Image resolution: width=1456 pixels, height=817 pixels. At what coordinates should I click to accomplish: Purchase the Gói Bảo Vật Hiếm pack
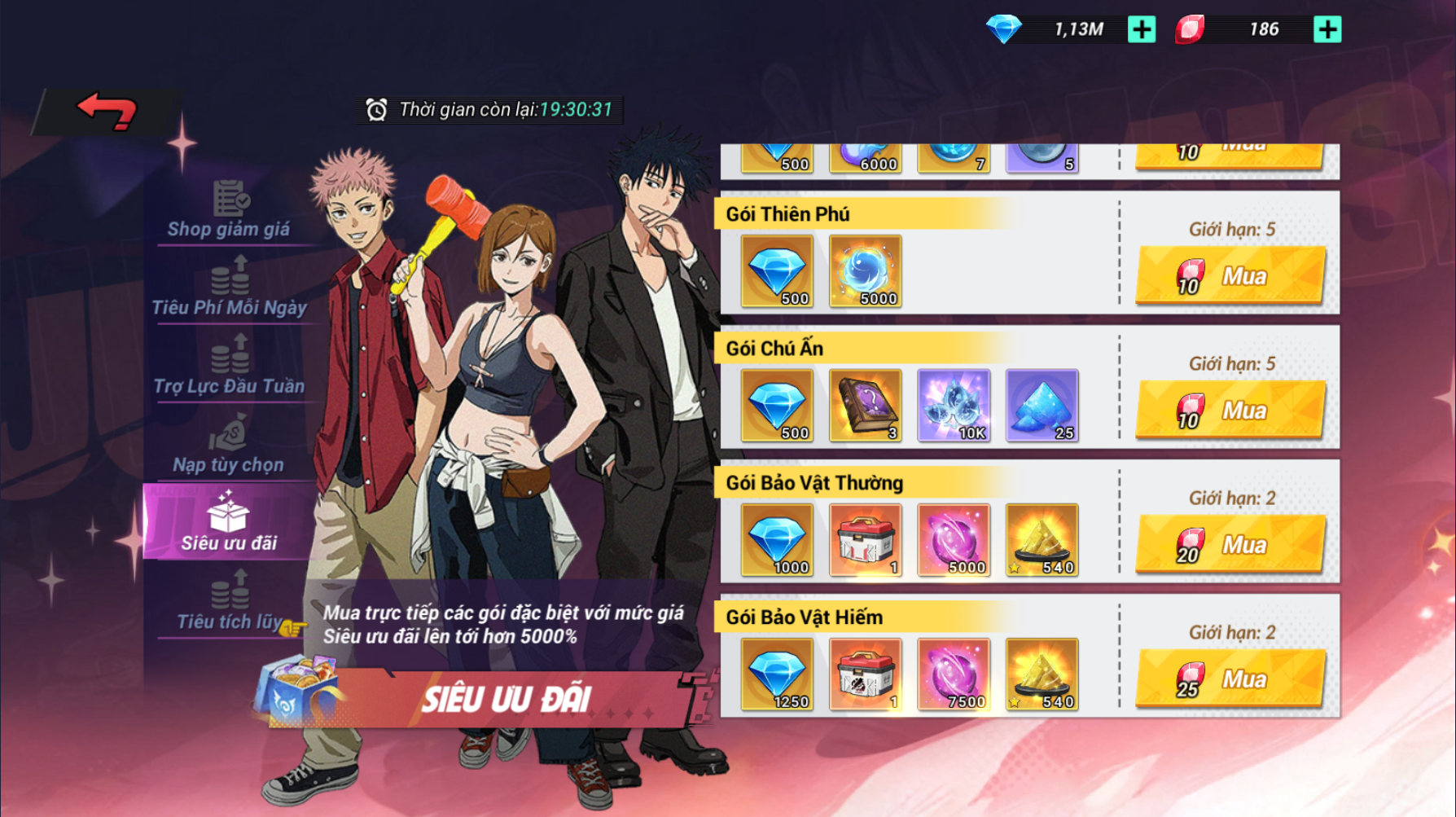pyautogui.click(x=1230, y=679)
